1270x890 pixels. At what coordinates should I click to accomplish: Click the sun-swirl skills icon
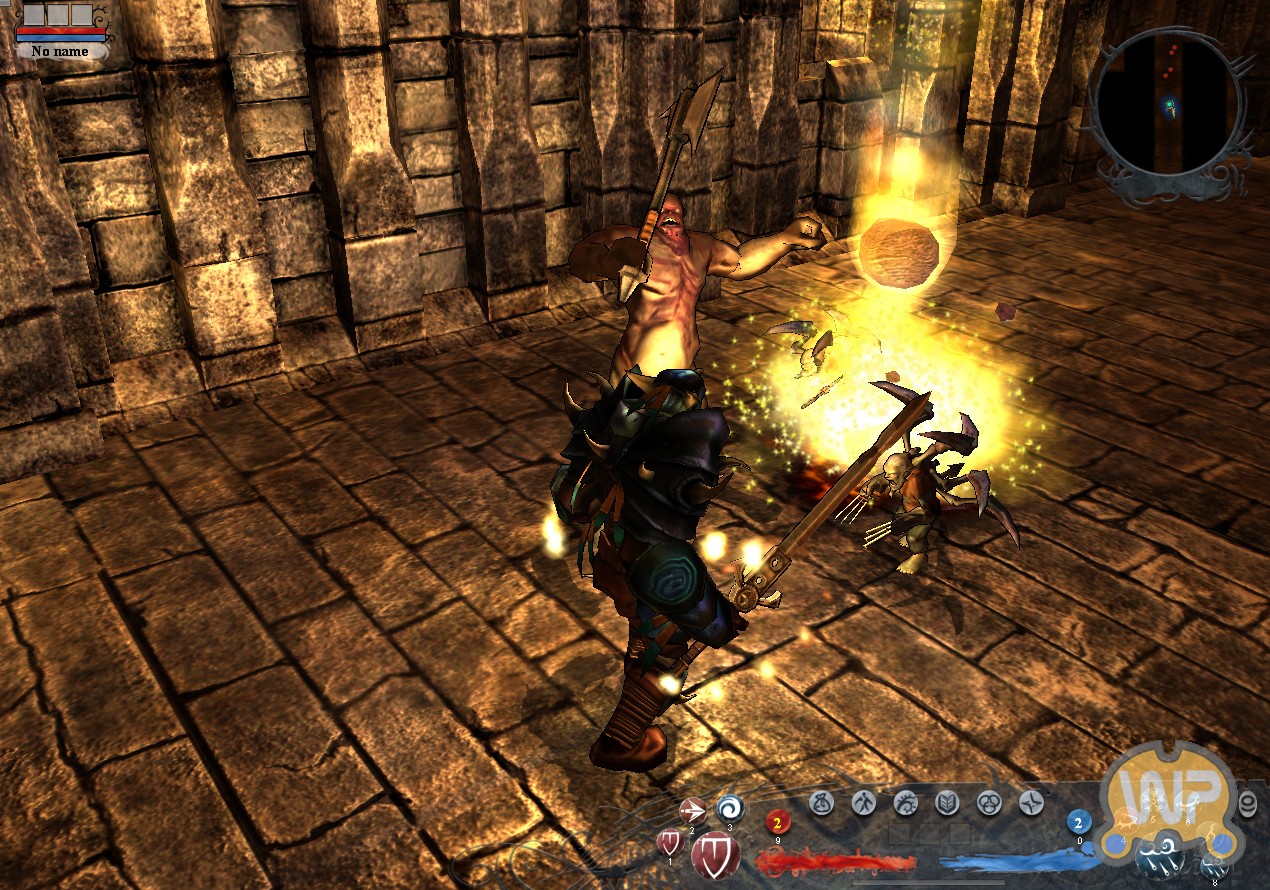pos(906,802)
